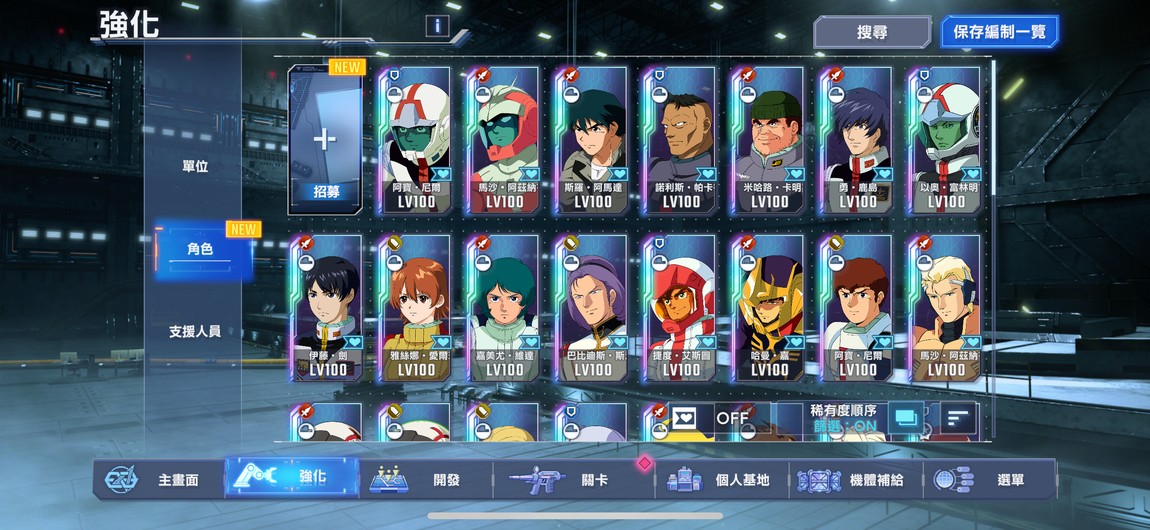Choose character card 諾利斯・帕卡

(681, 140)
